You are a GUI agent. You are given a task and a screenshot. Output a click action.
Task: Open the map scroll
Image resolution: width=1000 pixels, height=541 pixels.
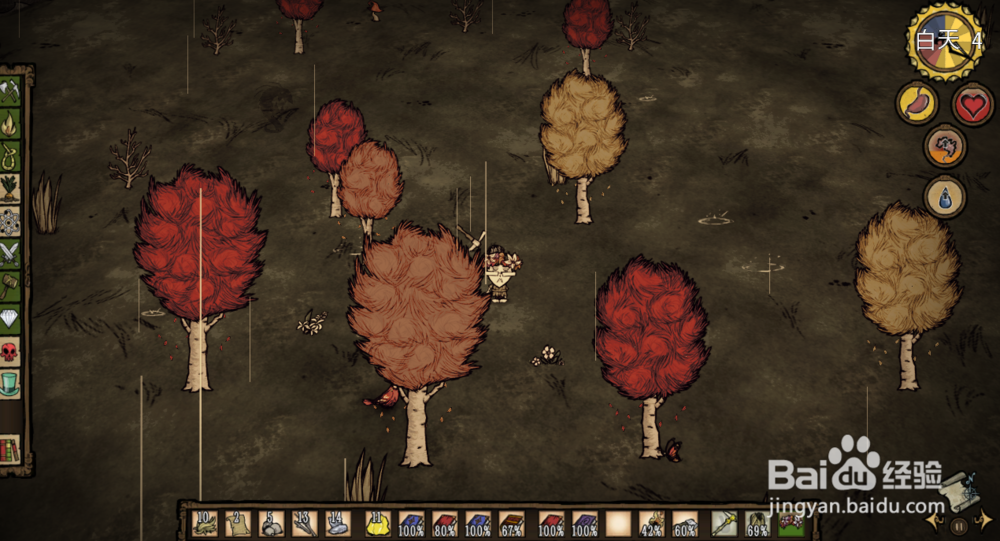[x=956, y=489]
